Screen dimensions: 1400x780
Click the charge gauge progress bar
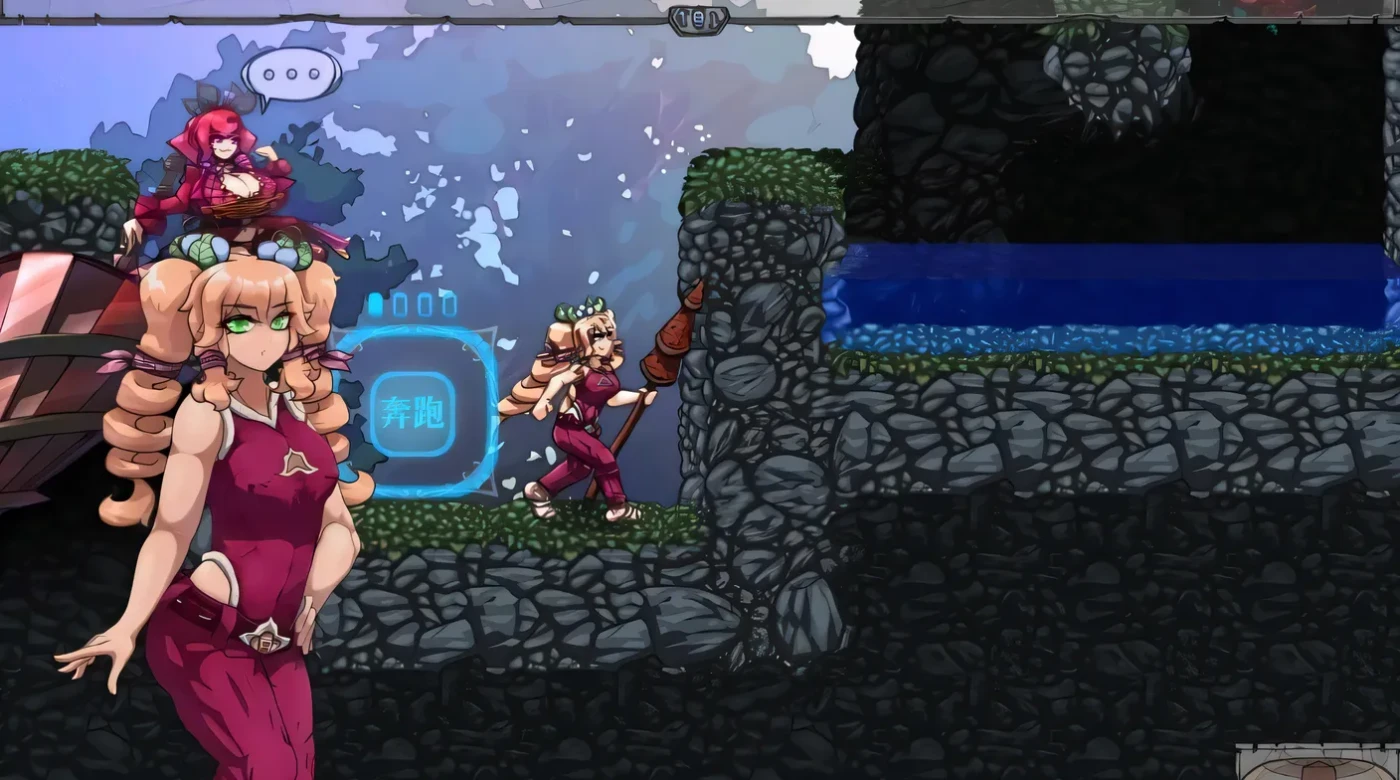[x=412, y=304]
